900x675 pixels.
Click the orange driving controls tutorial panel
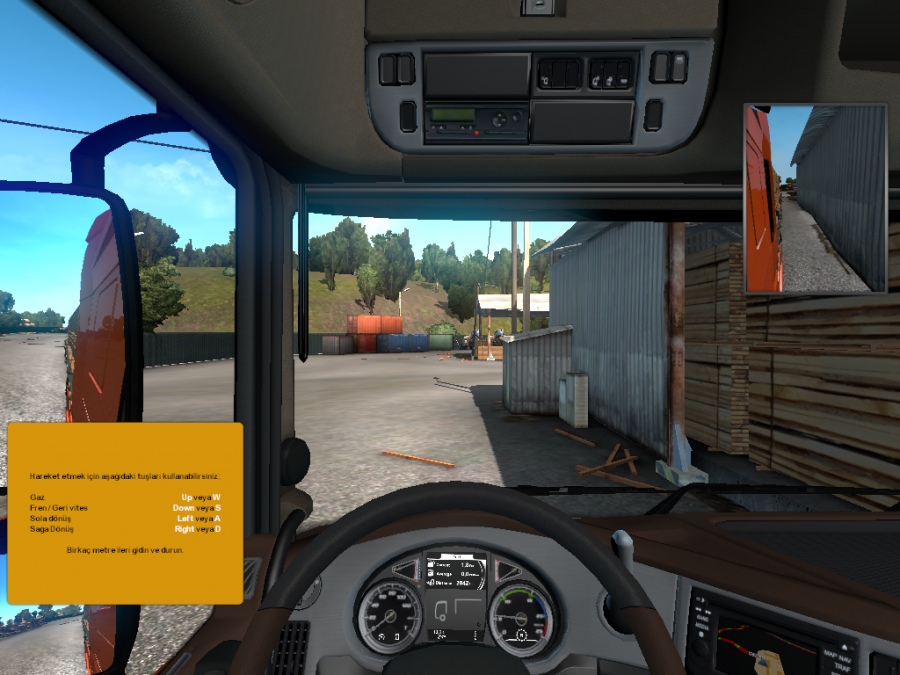pos(125,513)
